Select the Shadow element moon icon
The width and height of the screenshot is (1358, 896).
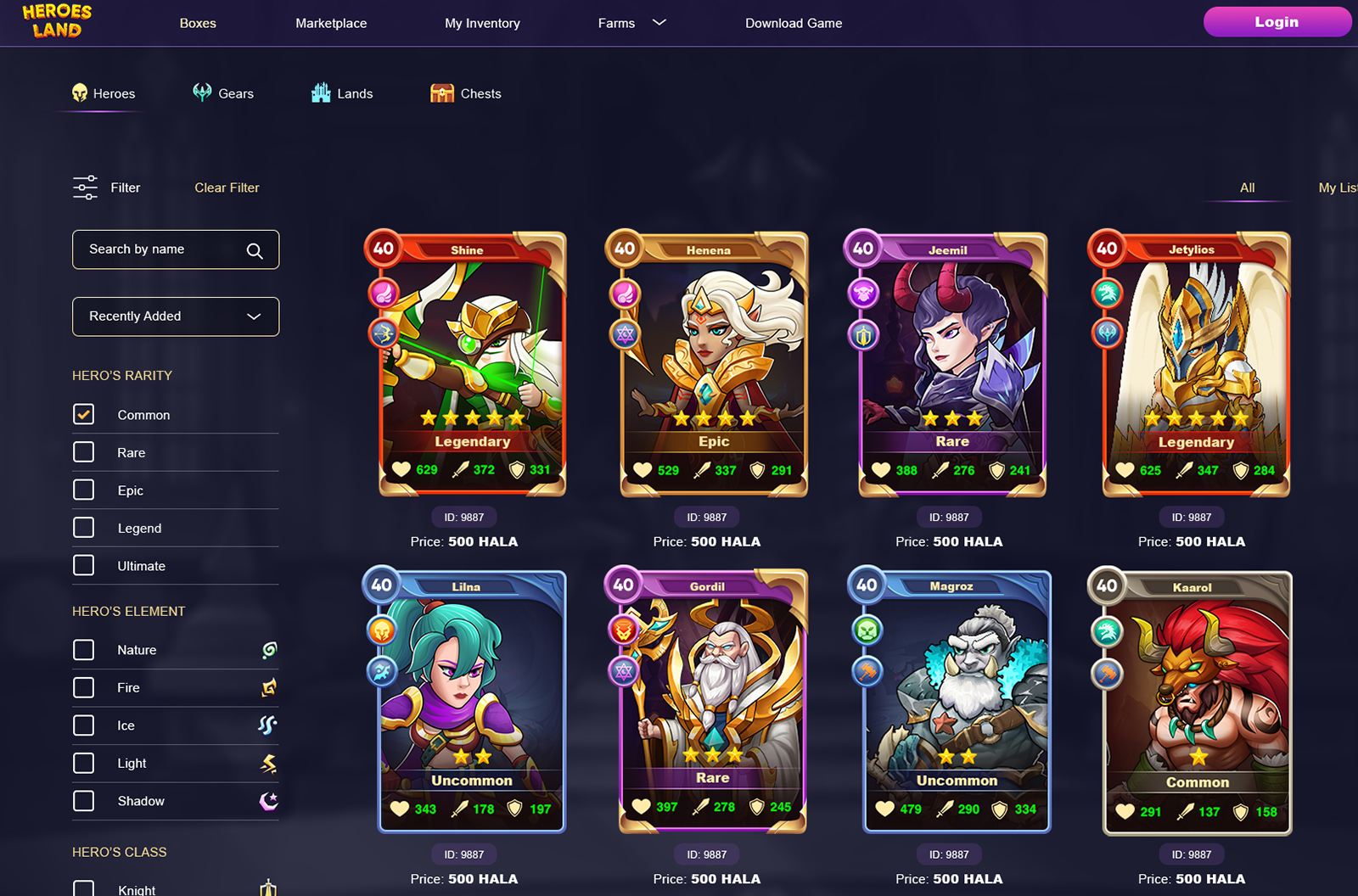268,800
